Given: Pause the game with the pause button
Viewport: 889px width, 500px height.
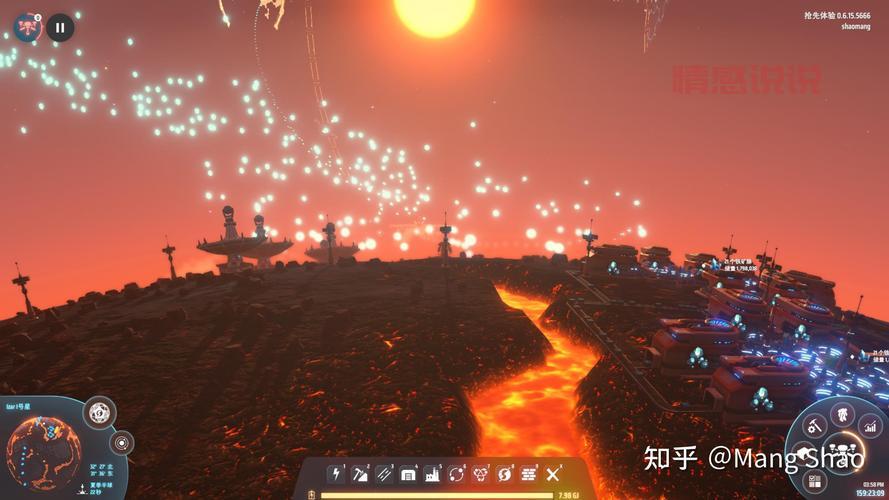Looking at the screenshot, I should point(60,27).
